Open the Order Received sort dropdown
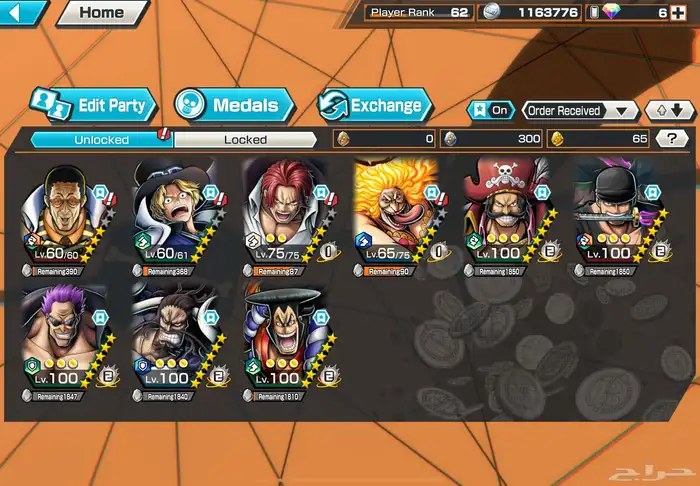This screenshot has width=700, height=486. coord(580,110)
